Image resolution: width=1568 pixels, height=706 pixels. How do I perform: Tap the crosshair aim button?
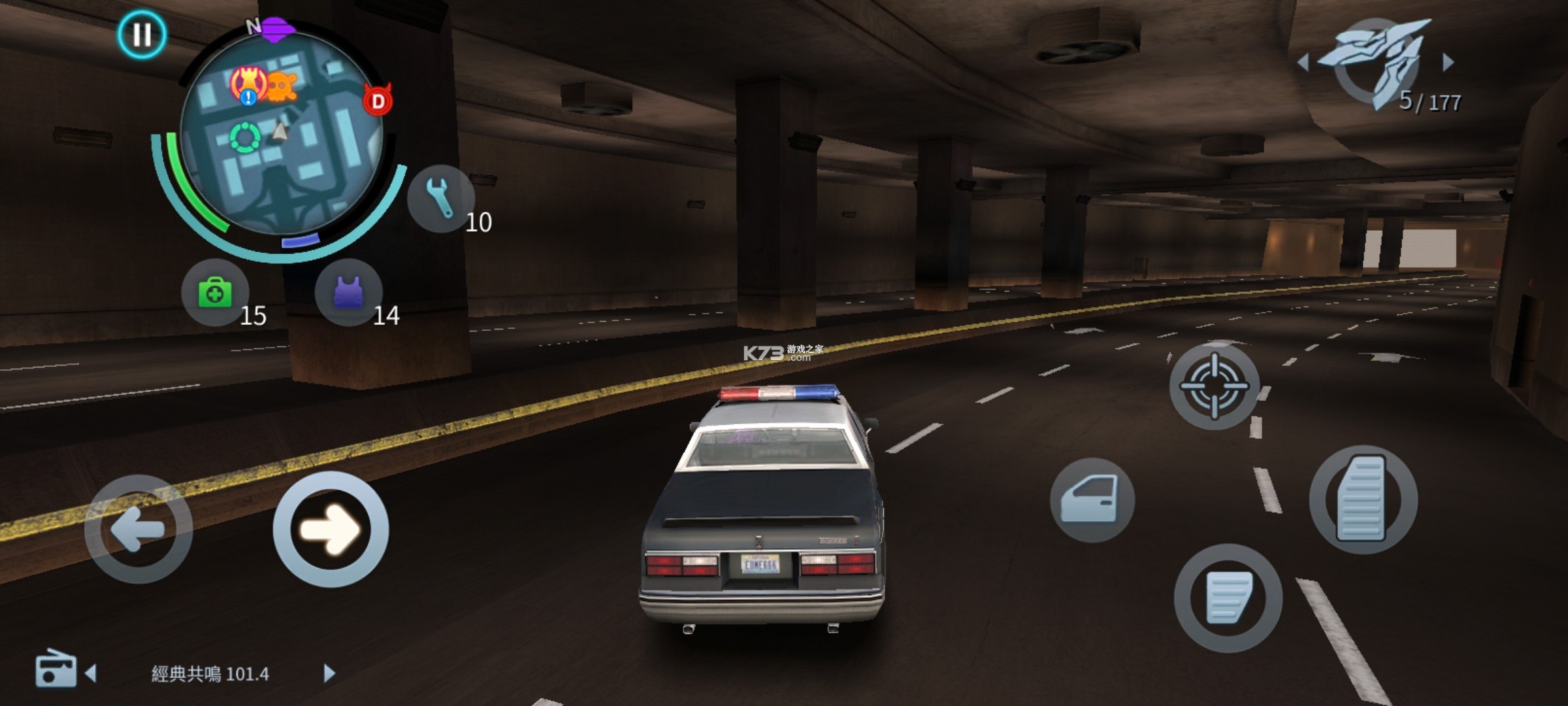[1214, 386]
